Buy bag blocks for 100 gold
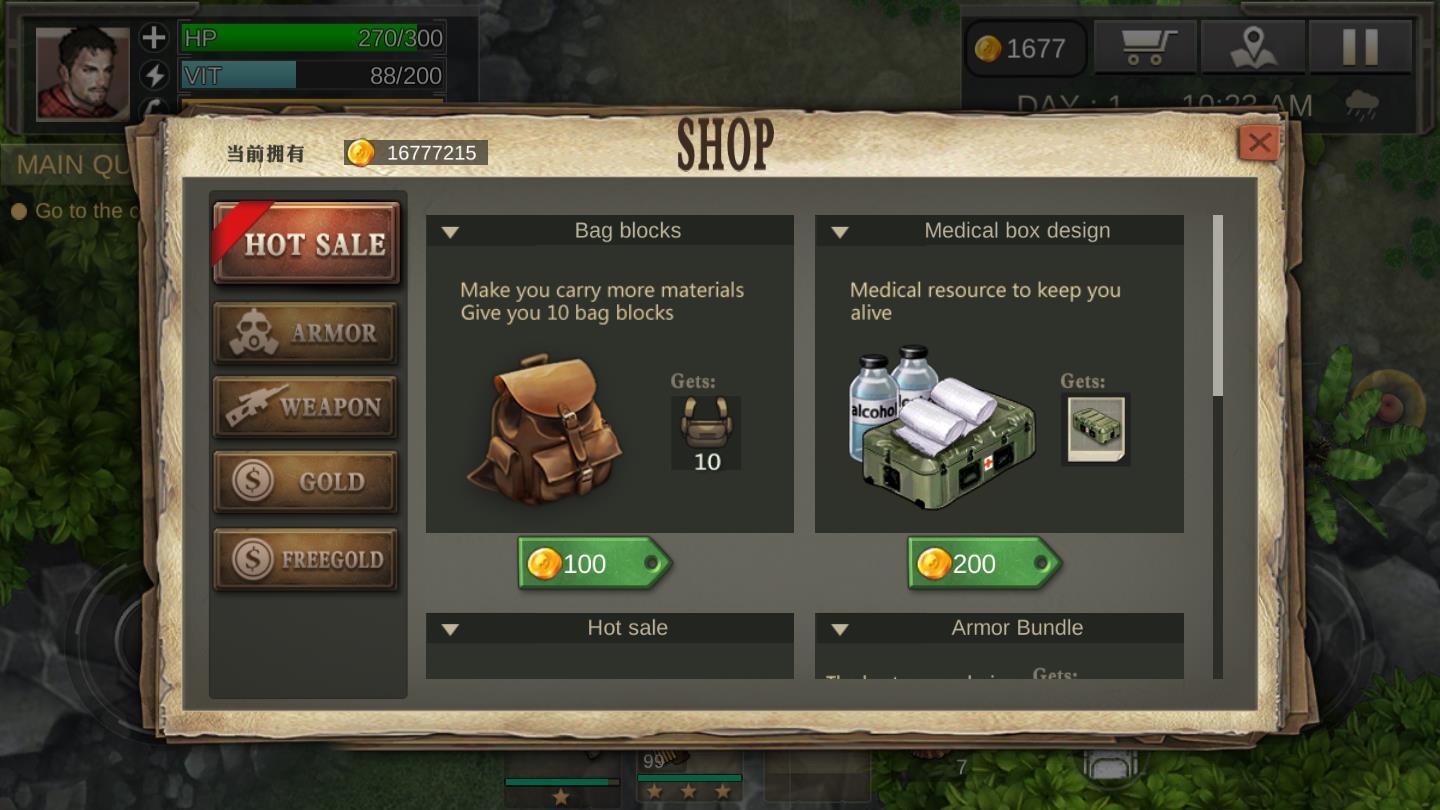This screenshot has height=810, width=1440. [x=594, y=564]
